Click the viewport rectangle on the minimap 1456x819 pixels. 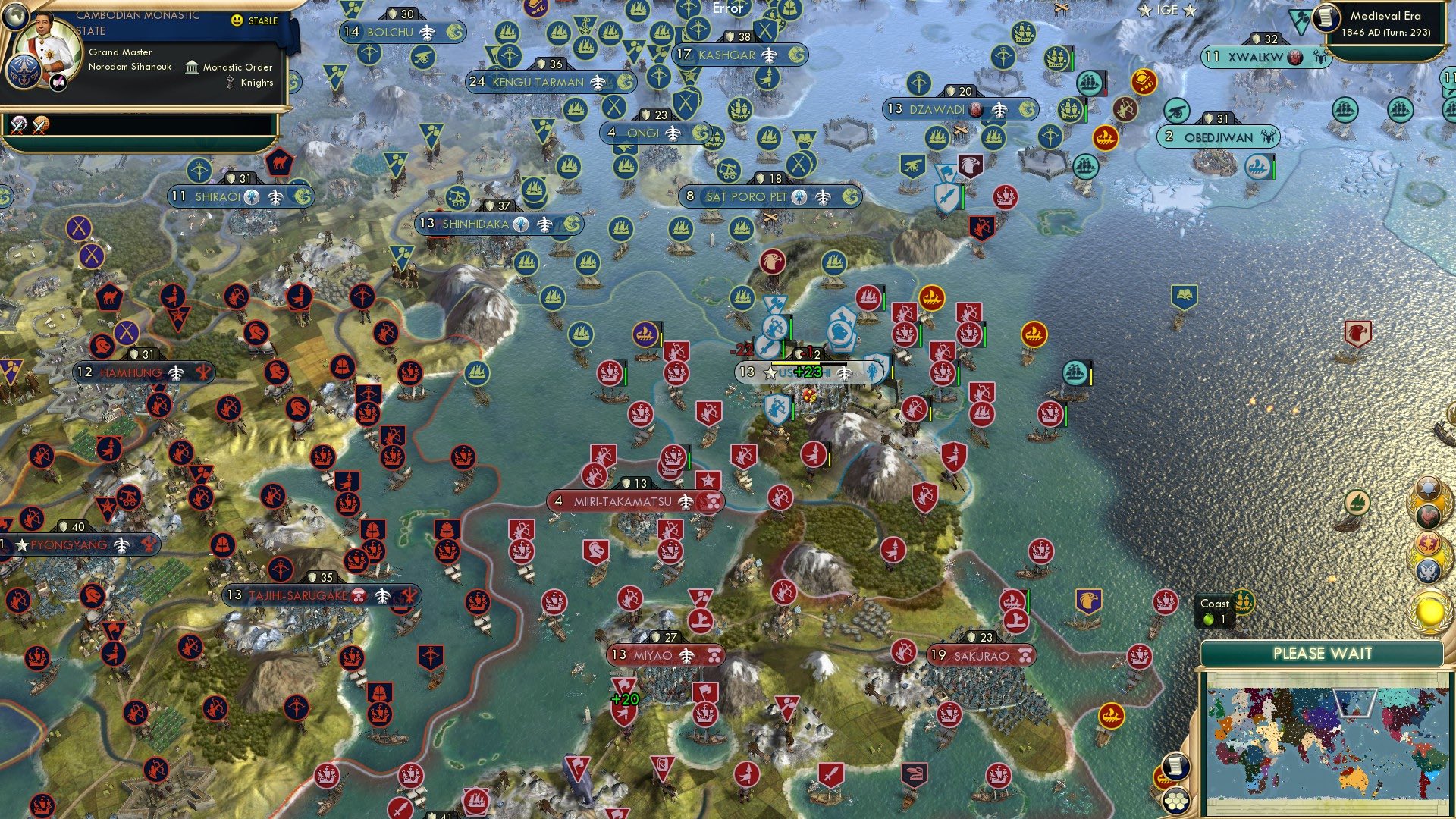click(x=1355, y=703)
